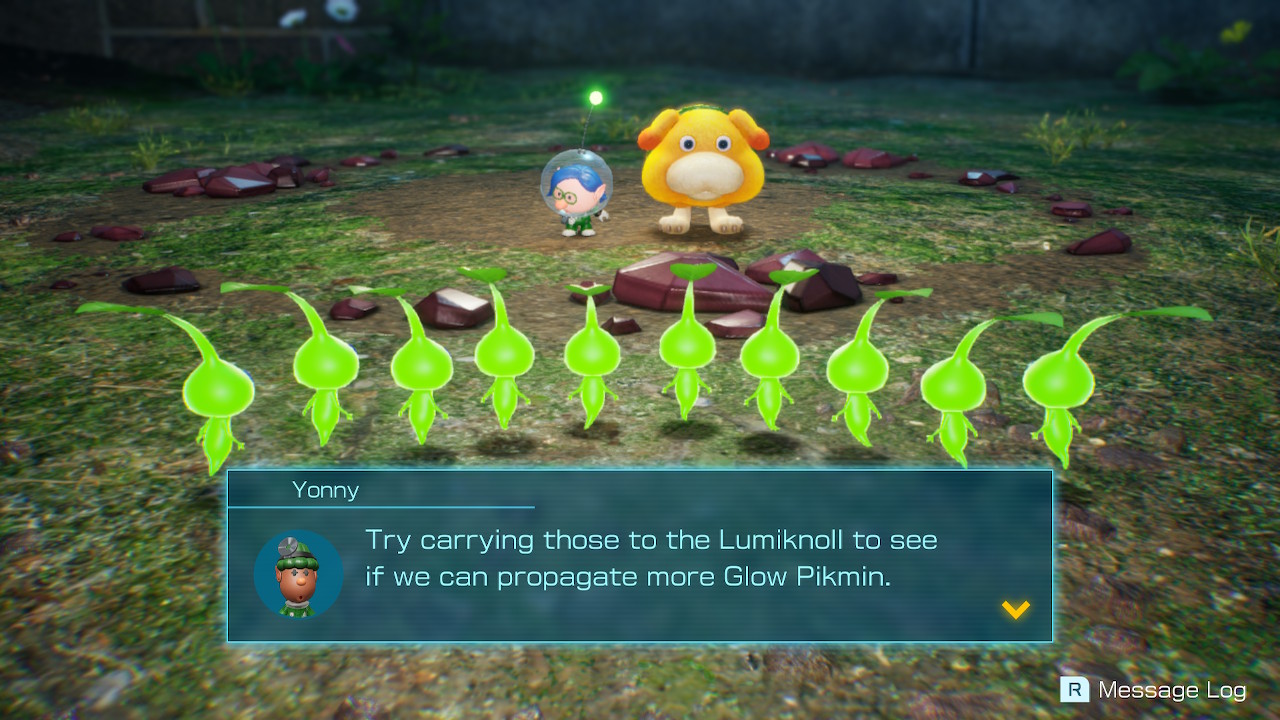Click the yellow chevron to advance dialogue
This screenshot has width=1280, height=720.
click(1016, 608)
